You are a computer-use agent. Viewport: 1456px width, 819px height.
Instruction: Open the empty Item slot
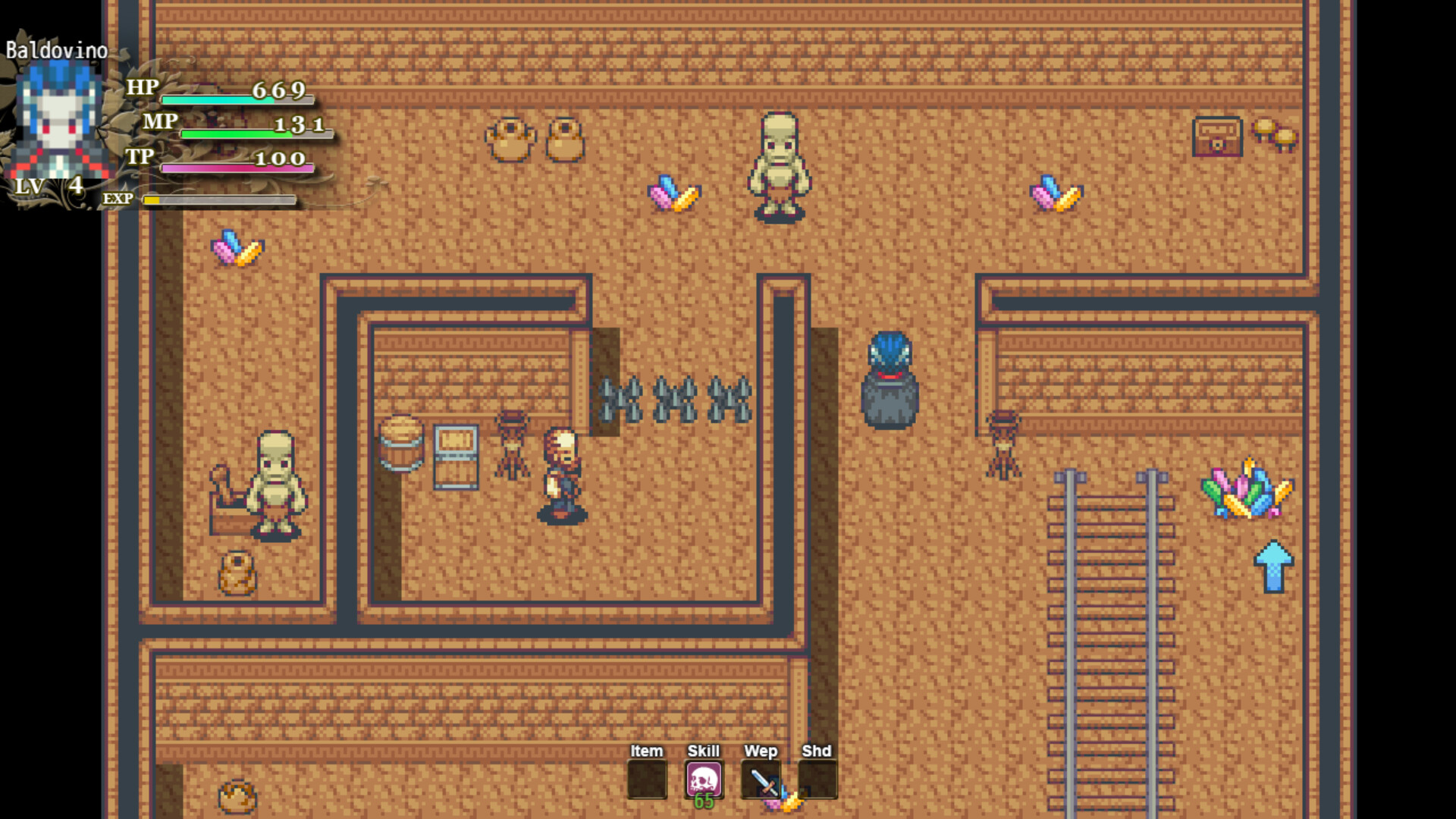[646, 780]
